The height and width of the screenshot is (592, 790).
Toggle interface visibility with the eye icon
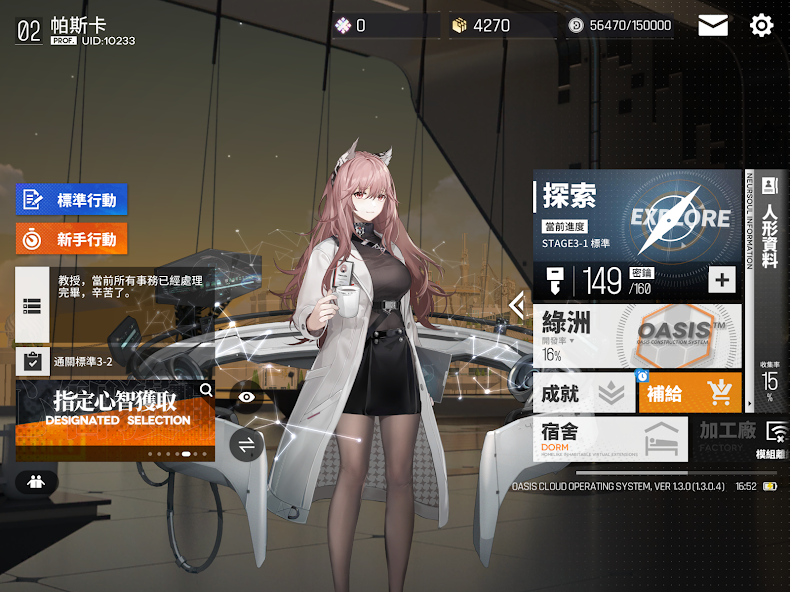(246, 397)
